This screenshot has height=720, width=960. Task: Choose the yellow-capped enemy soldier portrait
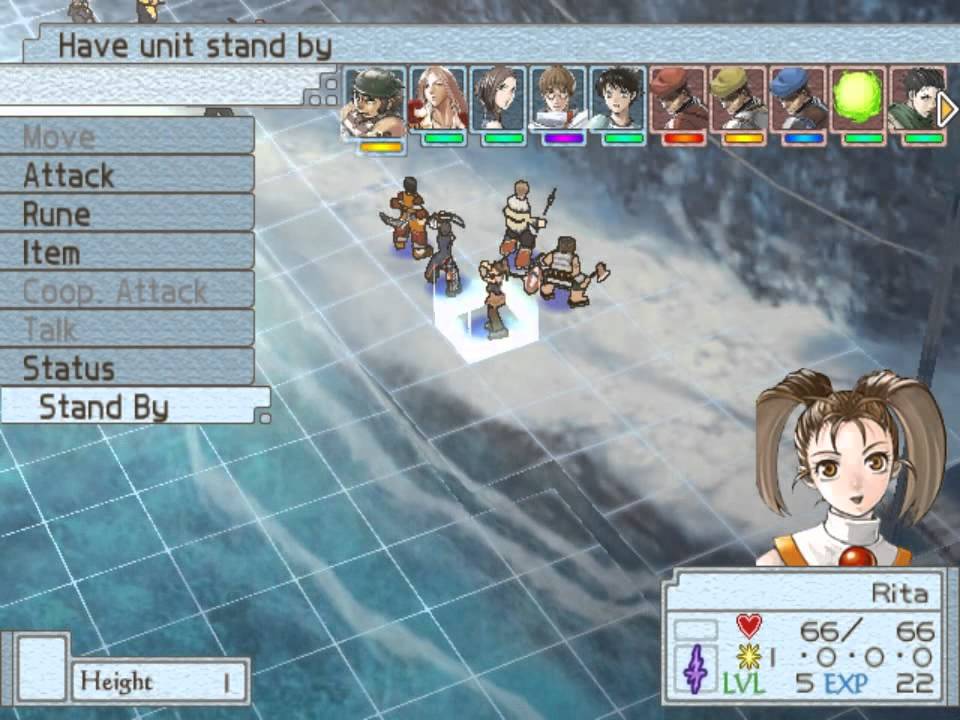click(738, 100)
